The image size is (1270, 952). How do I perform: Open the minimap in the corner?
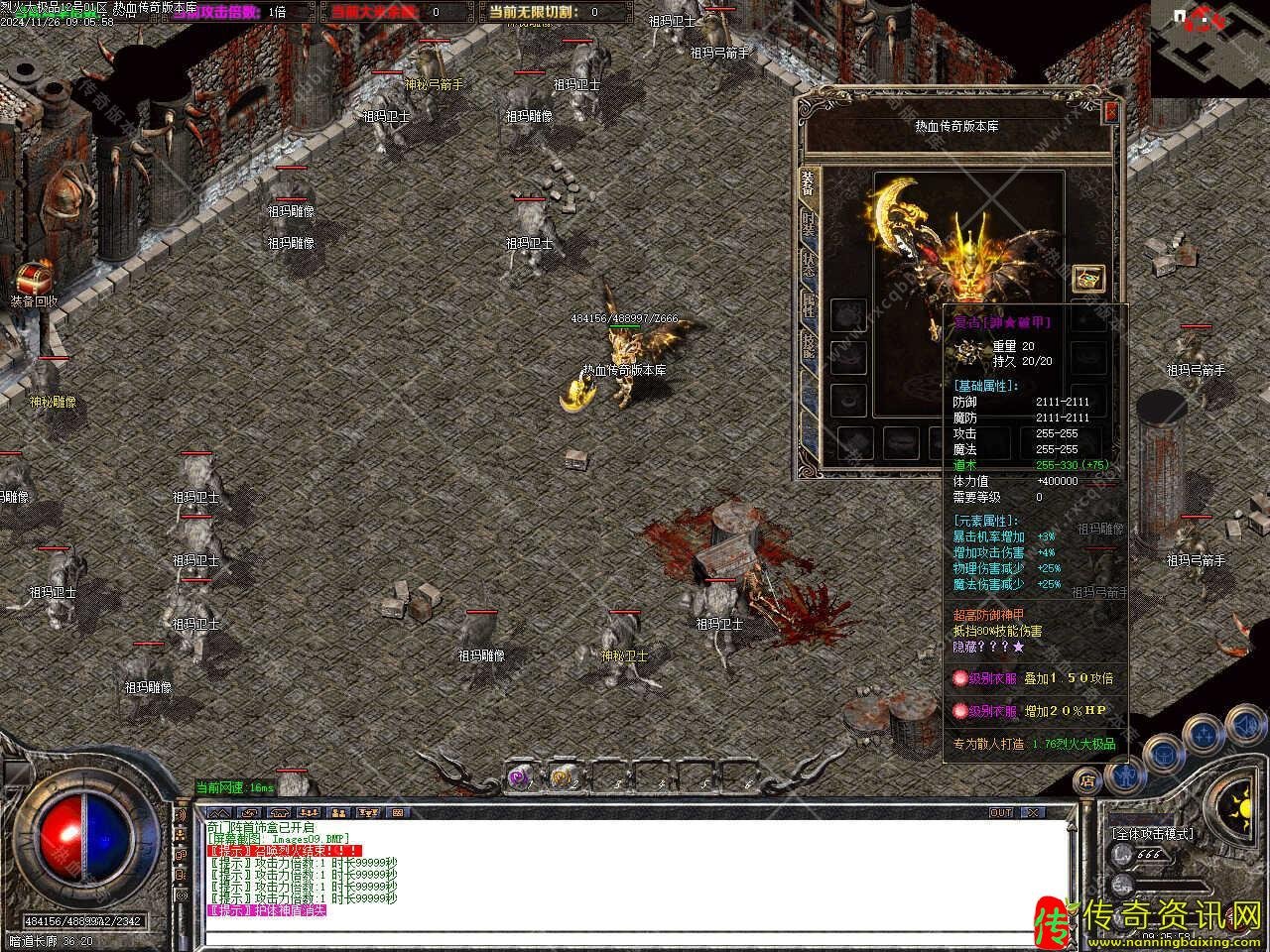1209,45
